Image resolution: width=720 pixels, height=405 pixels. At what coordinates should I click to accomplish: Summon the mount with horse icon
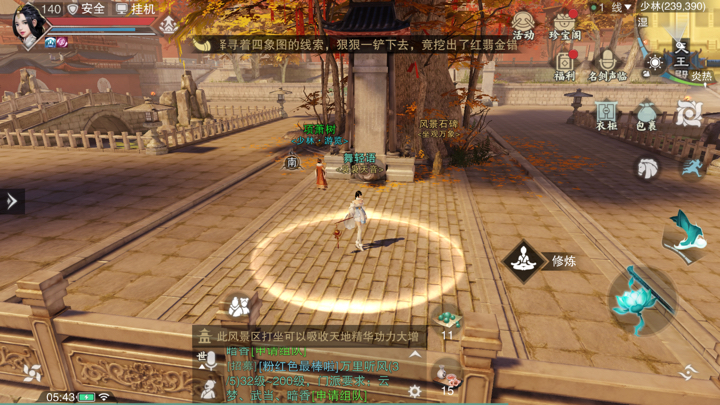pyautogui.click(x=648, y=168)
